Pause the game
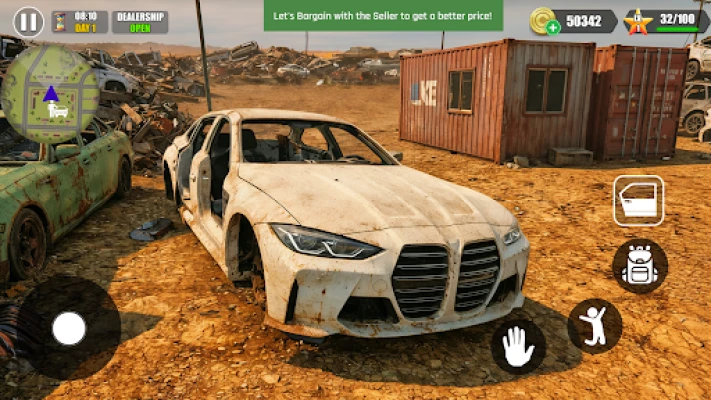Image resolution: width=711 pixels, height=400 pixels. [28, 21]
